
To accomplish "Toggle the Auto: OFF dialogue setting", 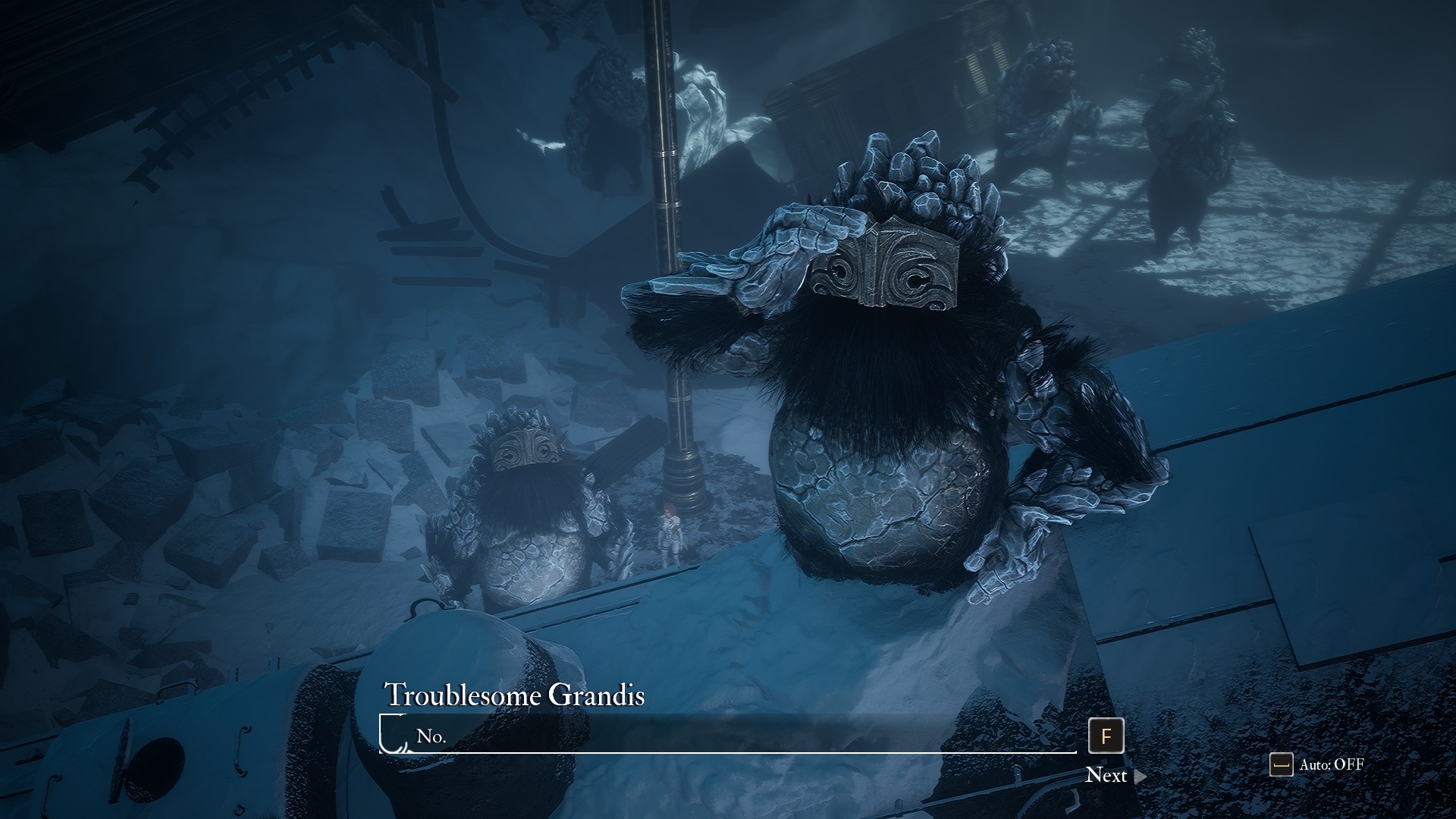I will click(x=1317, y=764).
